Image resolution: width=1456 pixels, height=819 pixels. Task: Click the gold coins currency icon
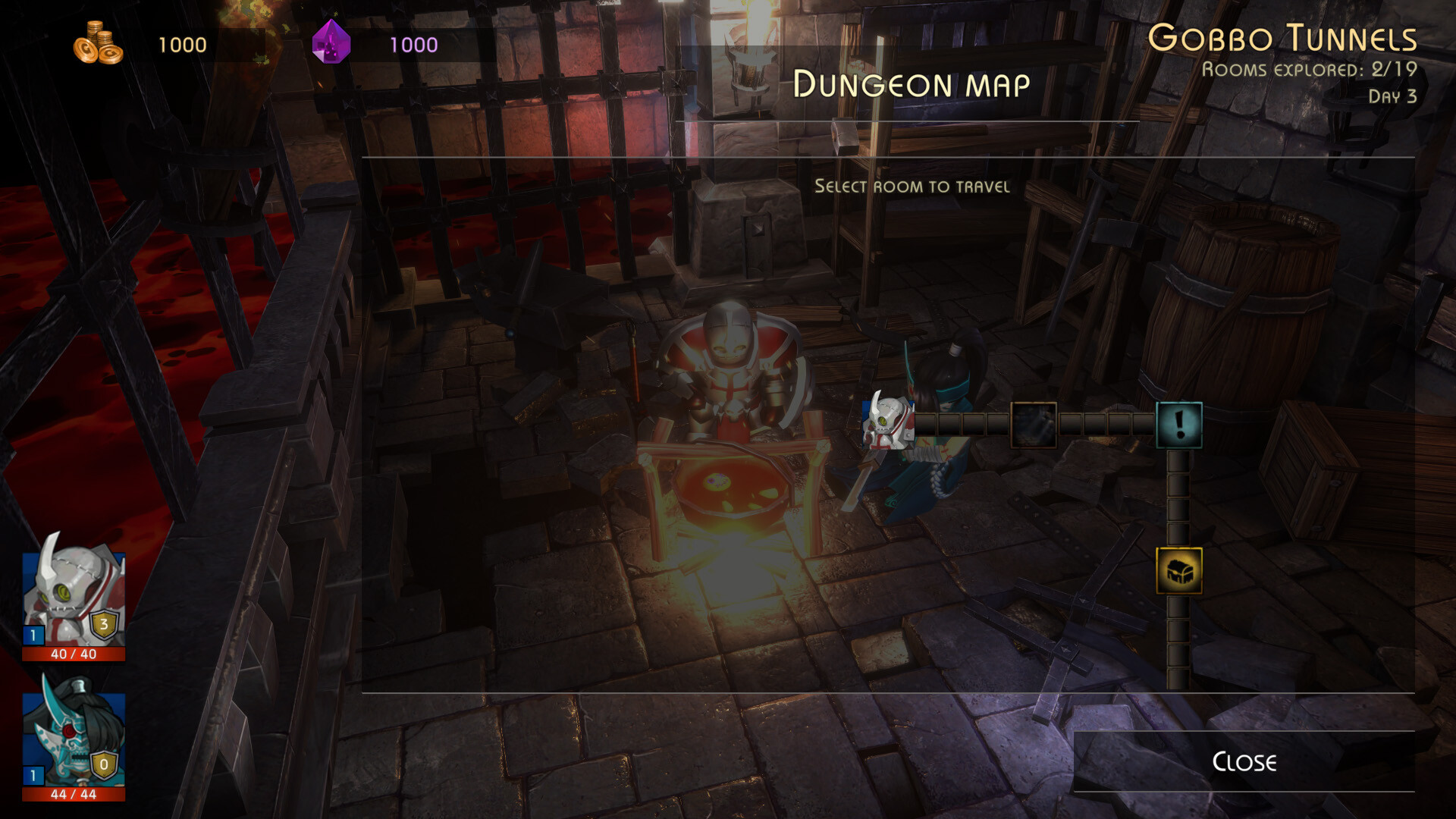pyautogui.click(x=97, y=43)
